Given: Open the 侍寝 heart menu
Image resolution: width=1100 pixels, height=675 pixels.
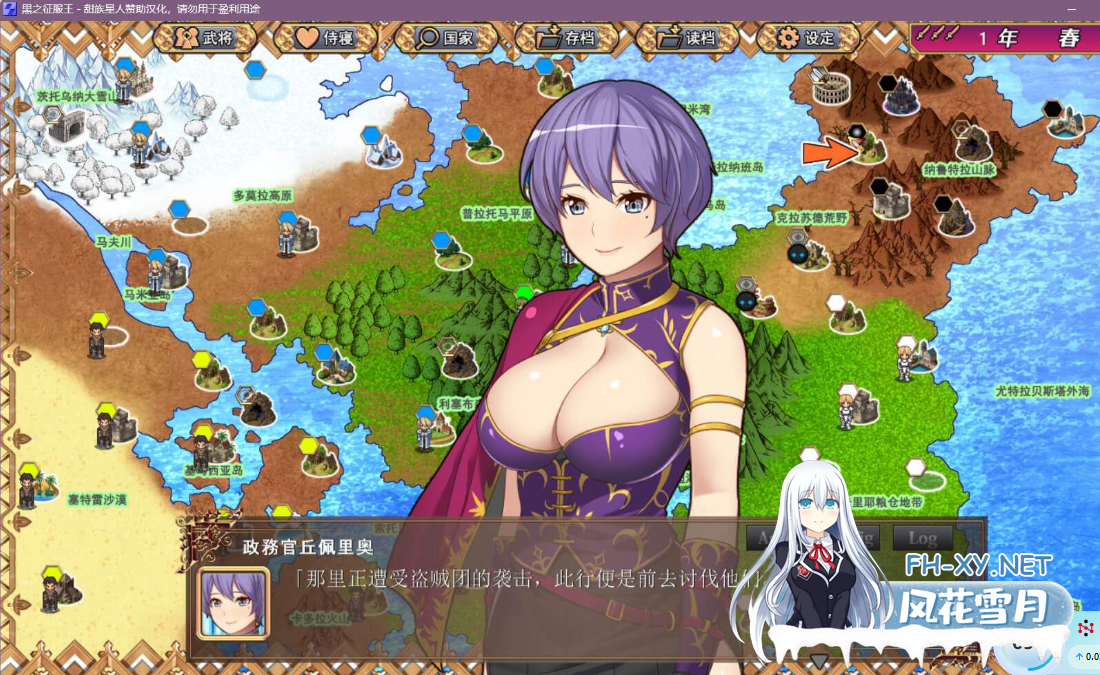Looking at the screenshot, I should 325,39.
